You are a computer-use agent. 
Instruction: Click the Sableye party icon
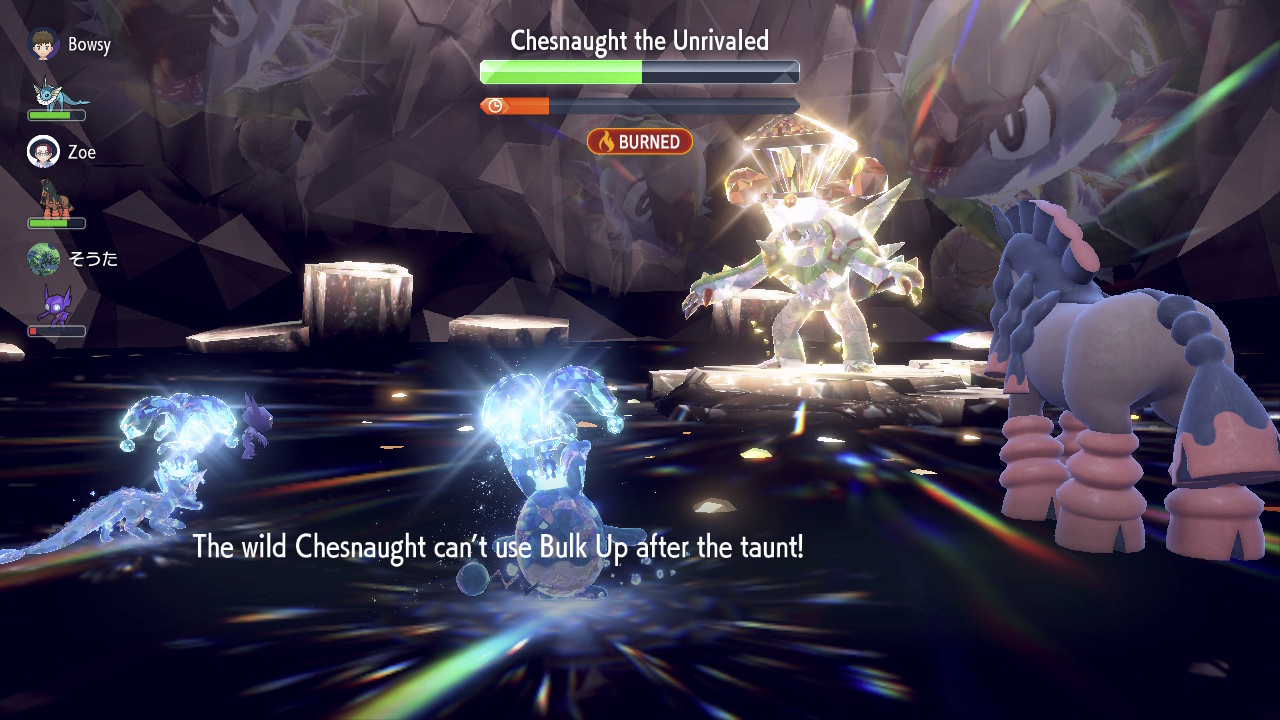pyautogui.click(x=54, y=305)
